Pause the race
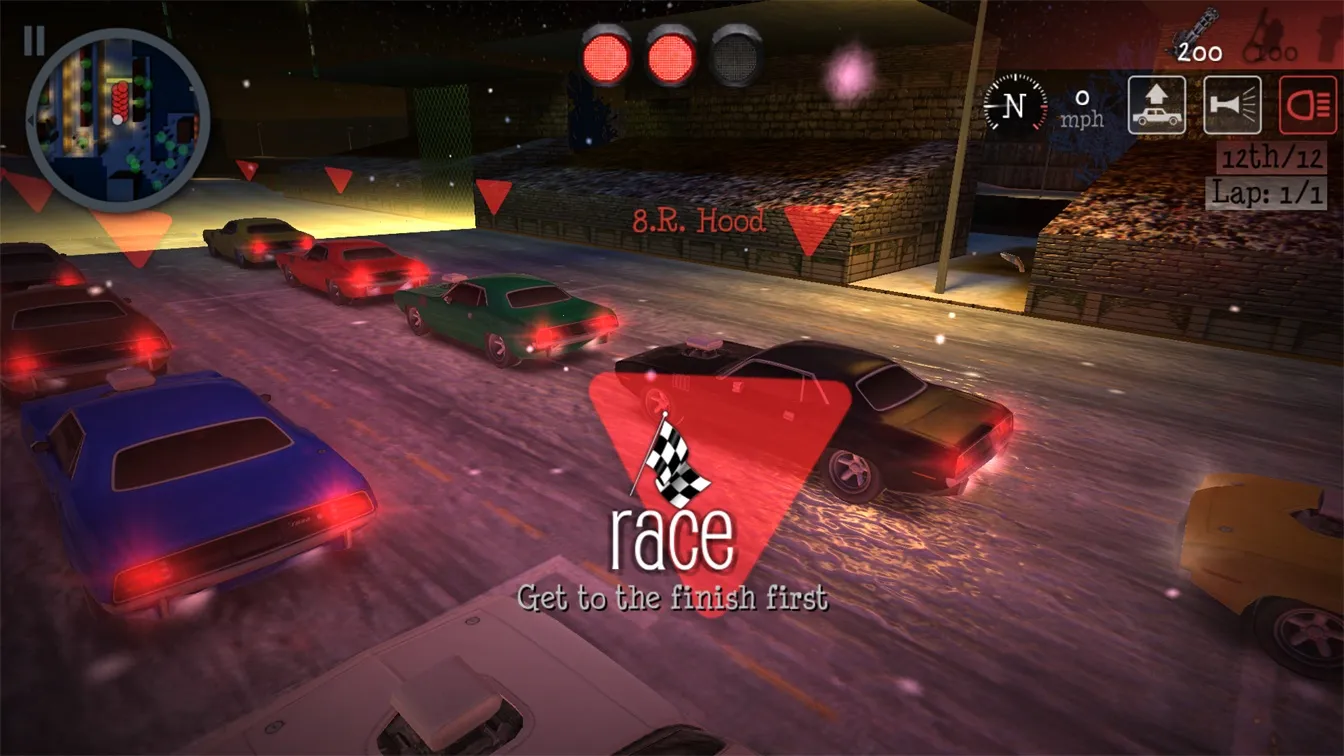This screenshot has width=1344, height=756. pyautogui.click(x=34, y=41)
